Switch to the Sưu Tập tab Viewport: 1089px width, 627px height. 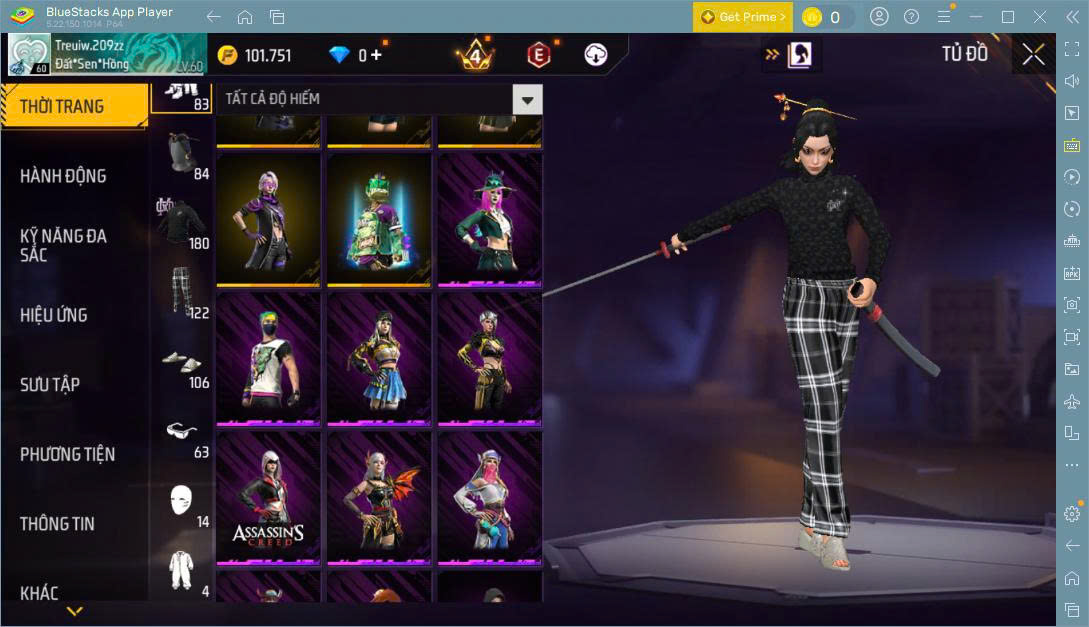(x=50, y=385)
